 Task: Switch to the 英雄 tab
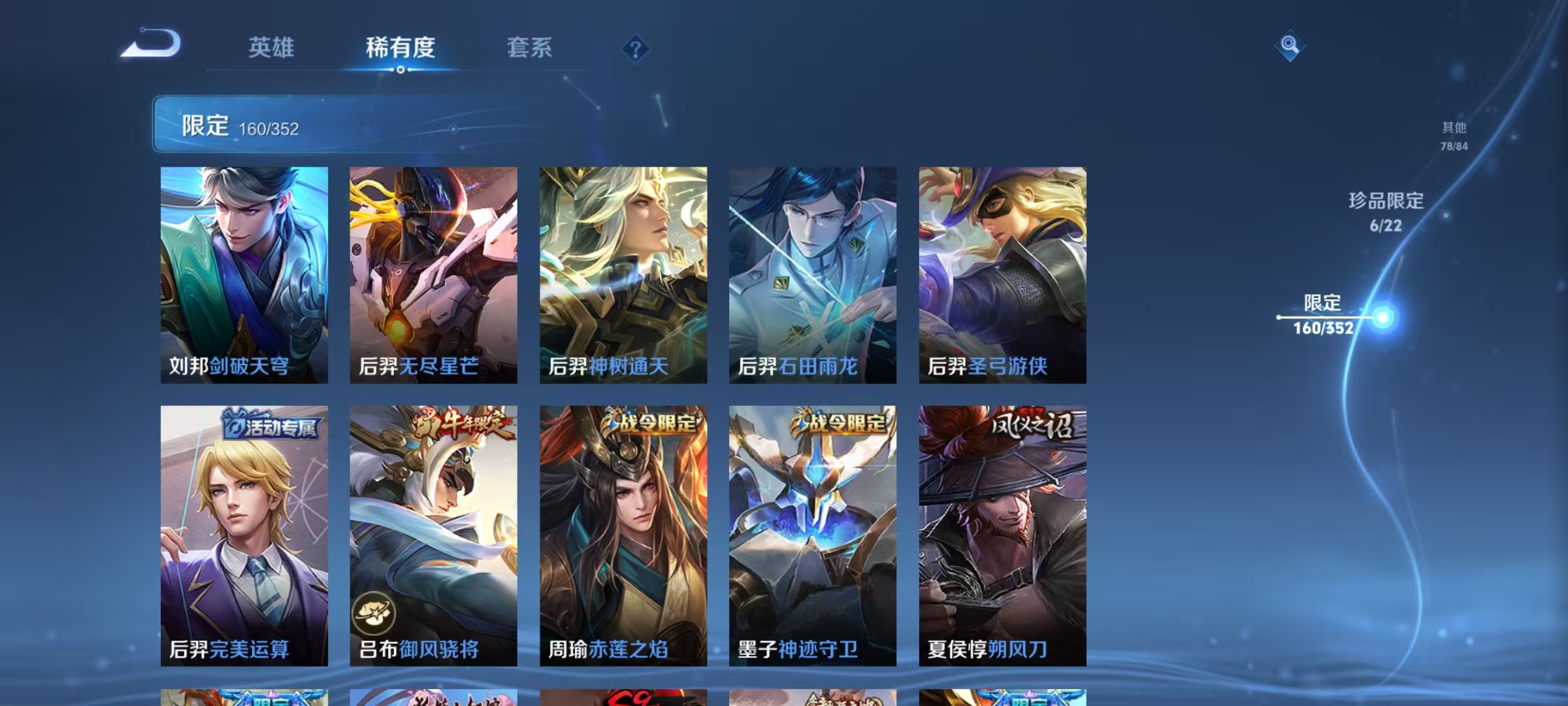(272, 48)
